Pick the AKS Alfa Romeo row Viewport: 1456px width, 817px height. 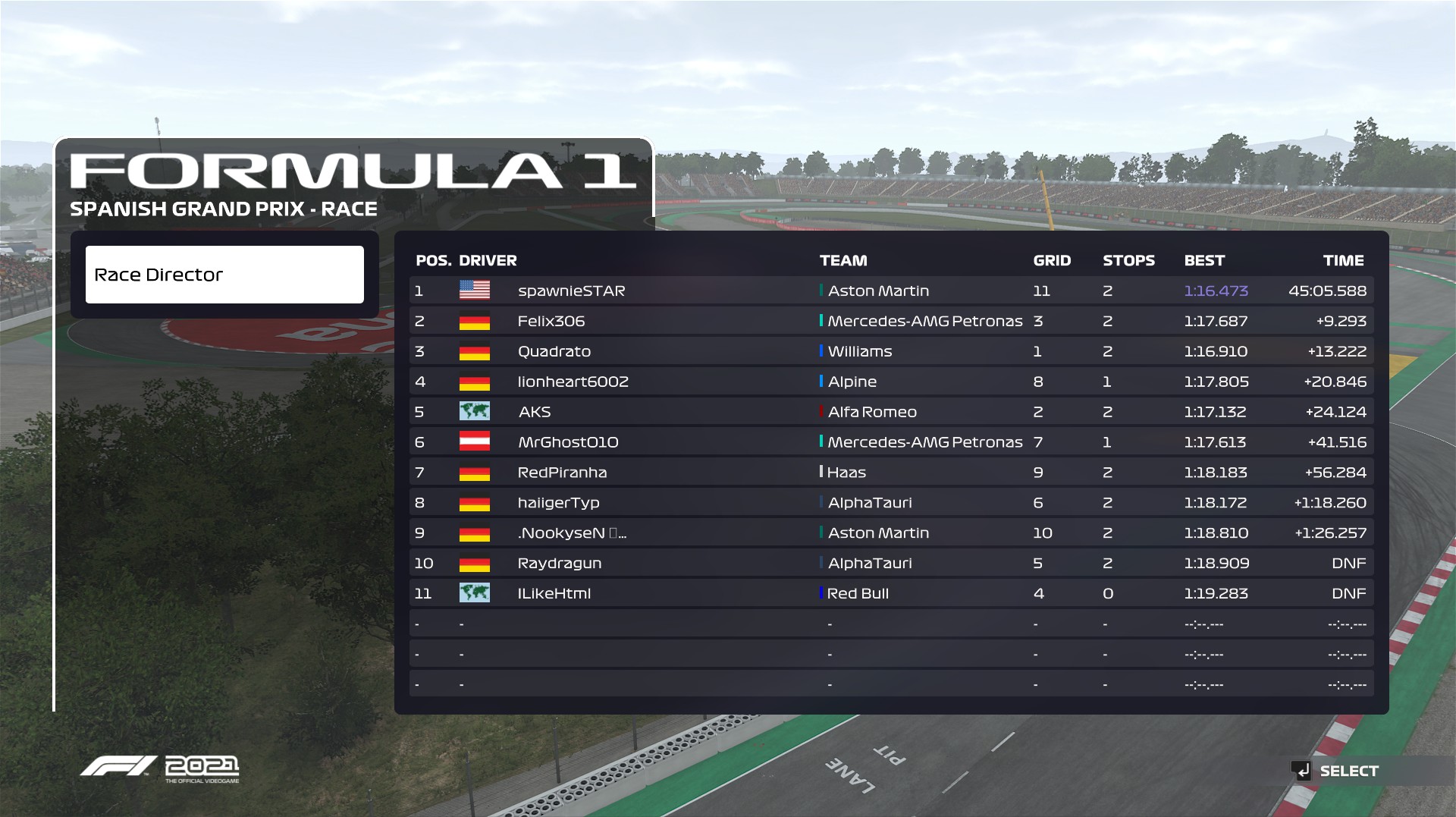891,412
